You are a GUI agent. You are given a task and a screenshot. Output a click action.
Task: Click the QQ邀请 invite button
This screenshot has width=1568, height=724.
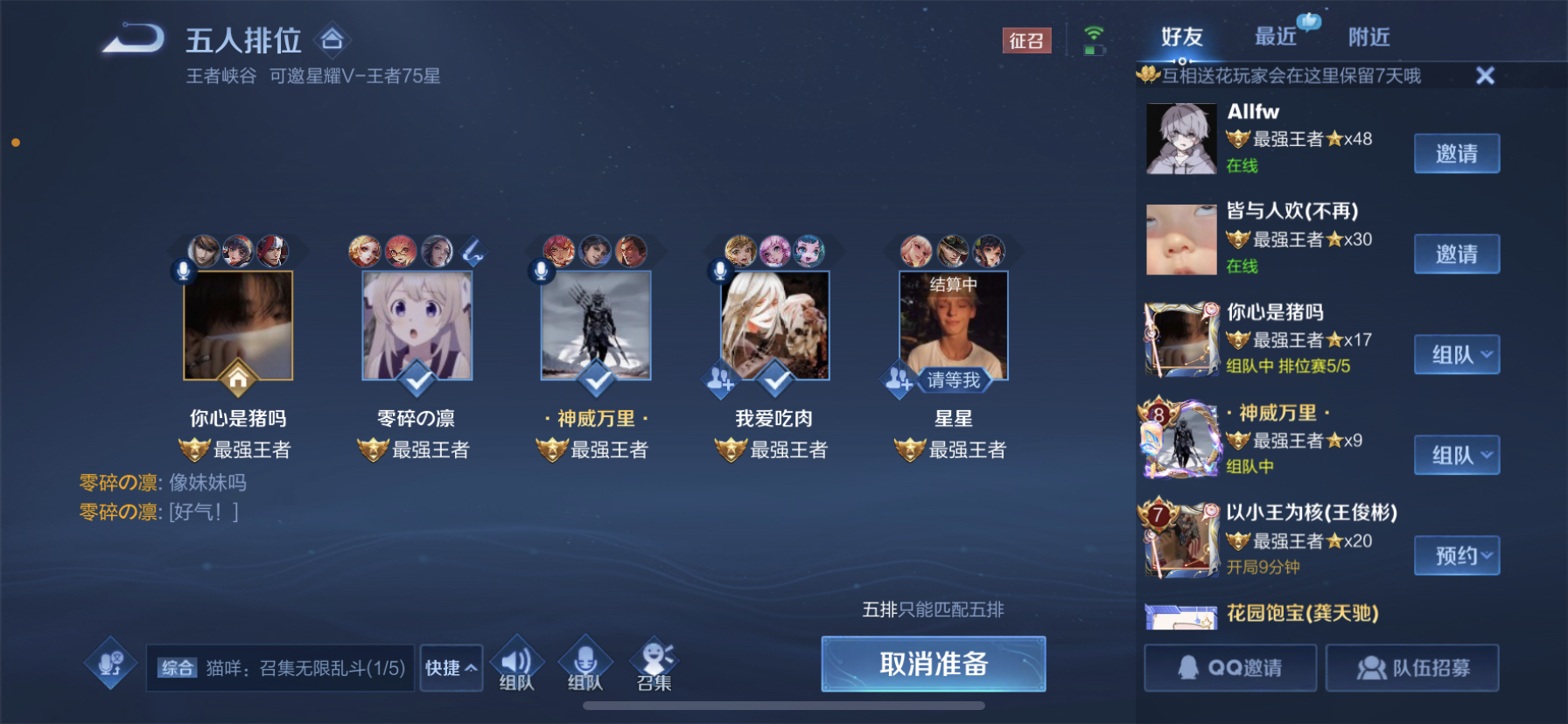(1229, 668)
